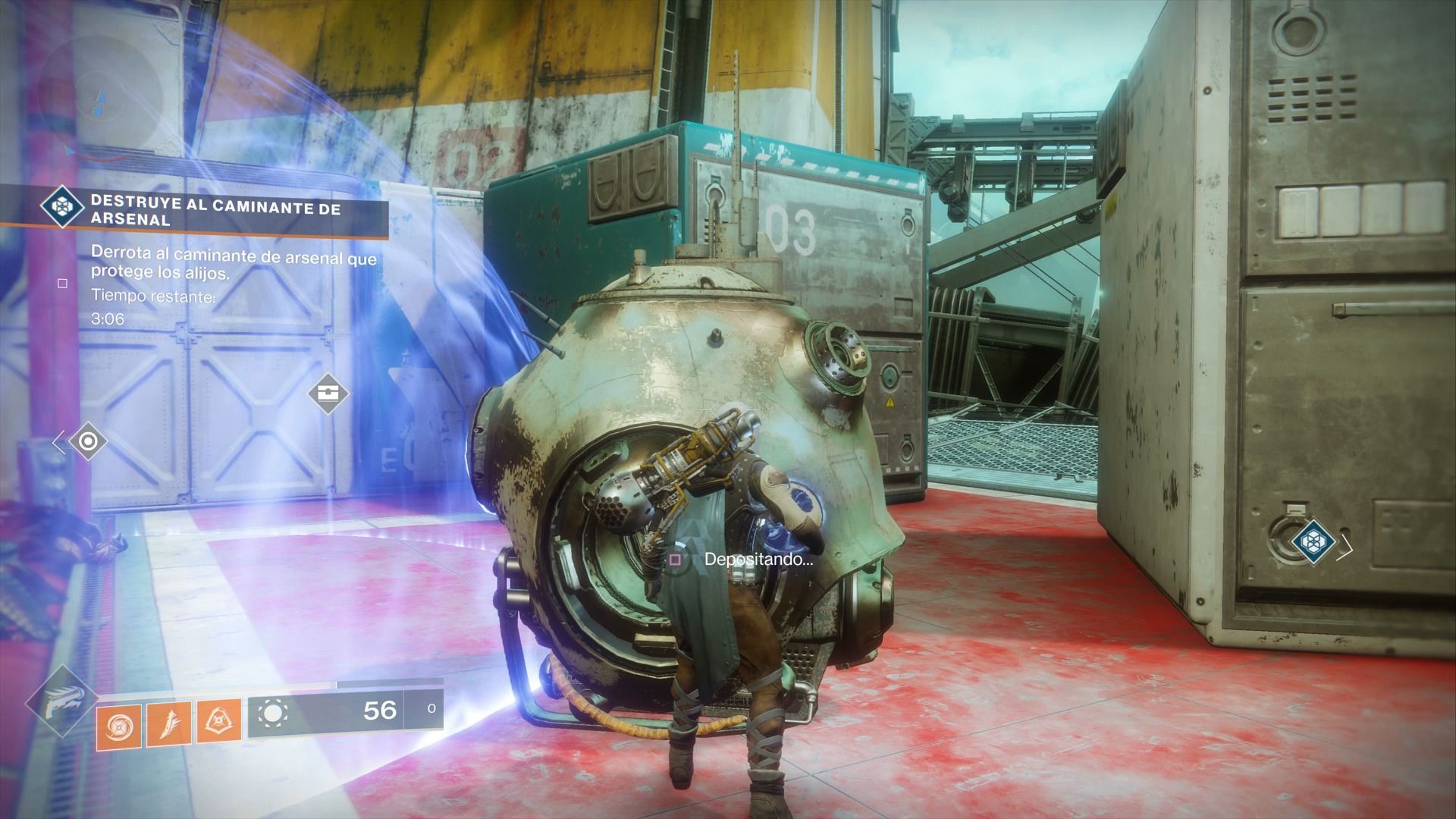Select the off-screen target waypoint with circle icon
Viewport: 1456px width, 819px height.
[x=87, y=441]
